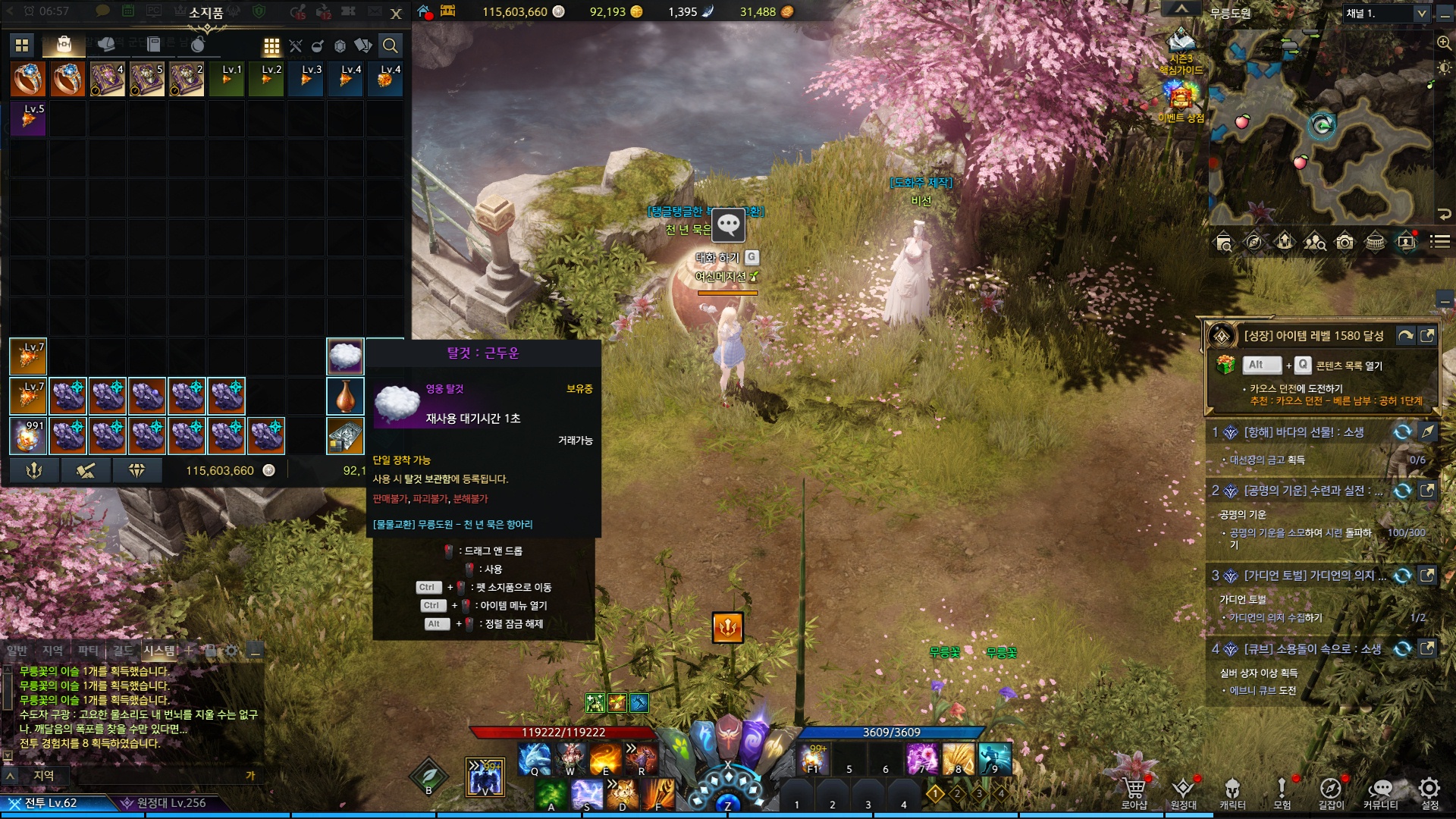The height and width of the screenshot is (819, 1456).
Task: Open the channel dropdown
Action: 1421,14
